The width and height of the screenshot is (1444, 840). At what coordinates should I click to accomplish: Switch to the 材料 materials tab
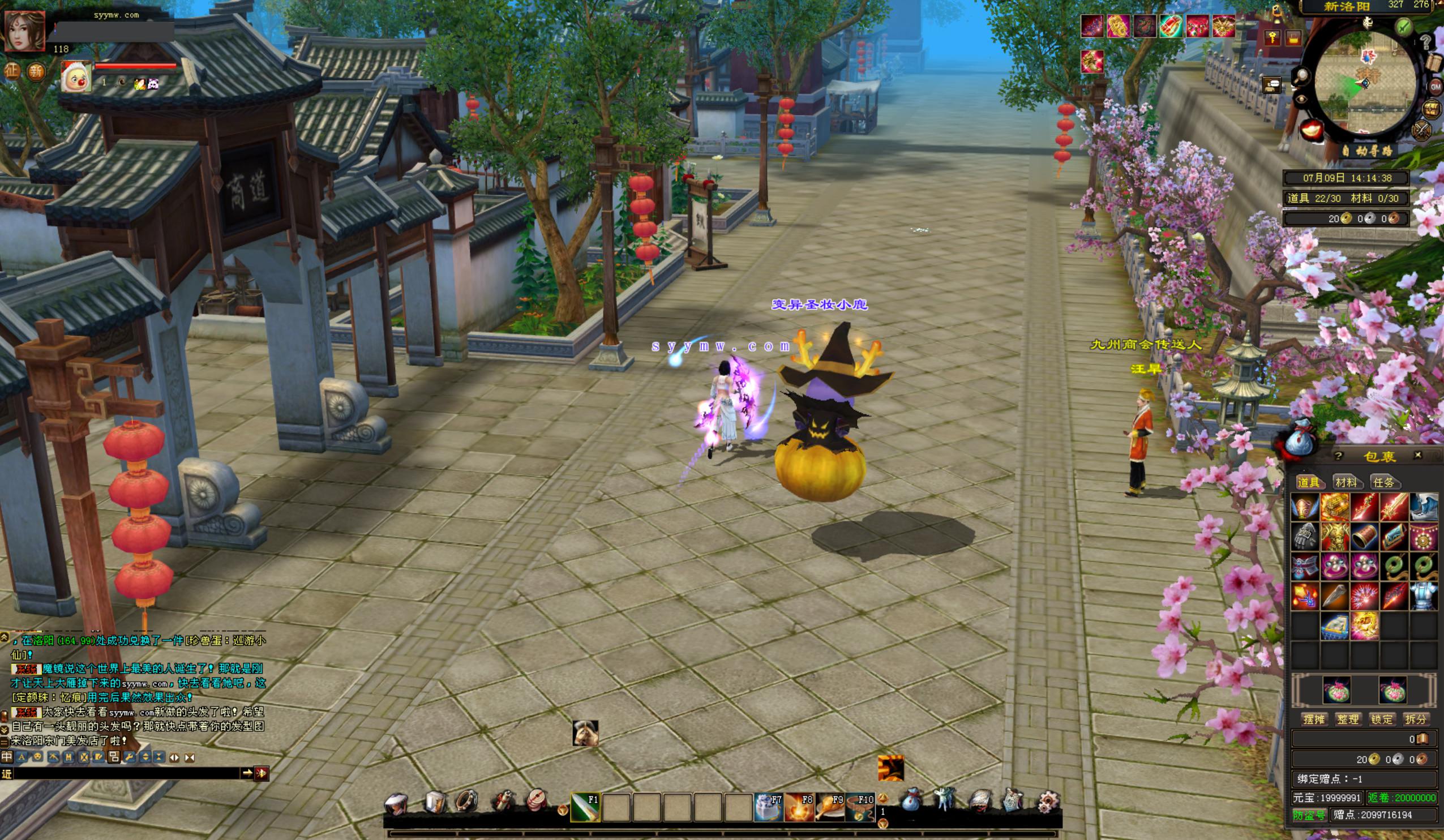1346,482
